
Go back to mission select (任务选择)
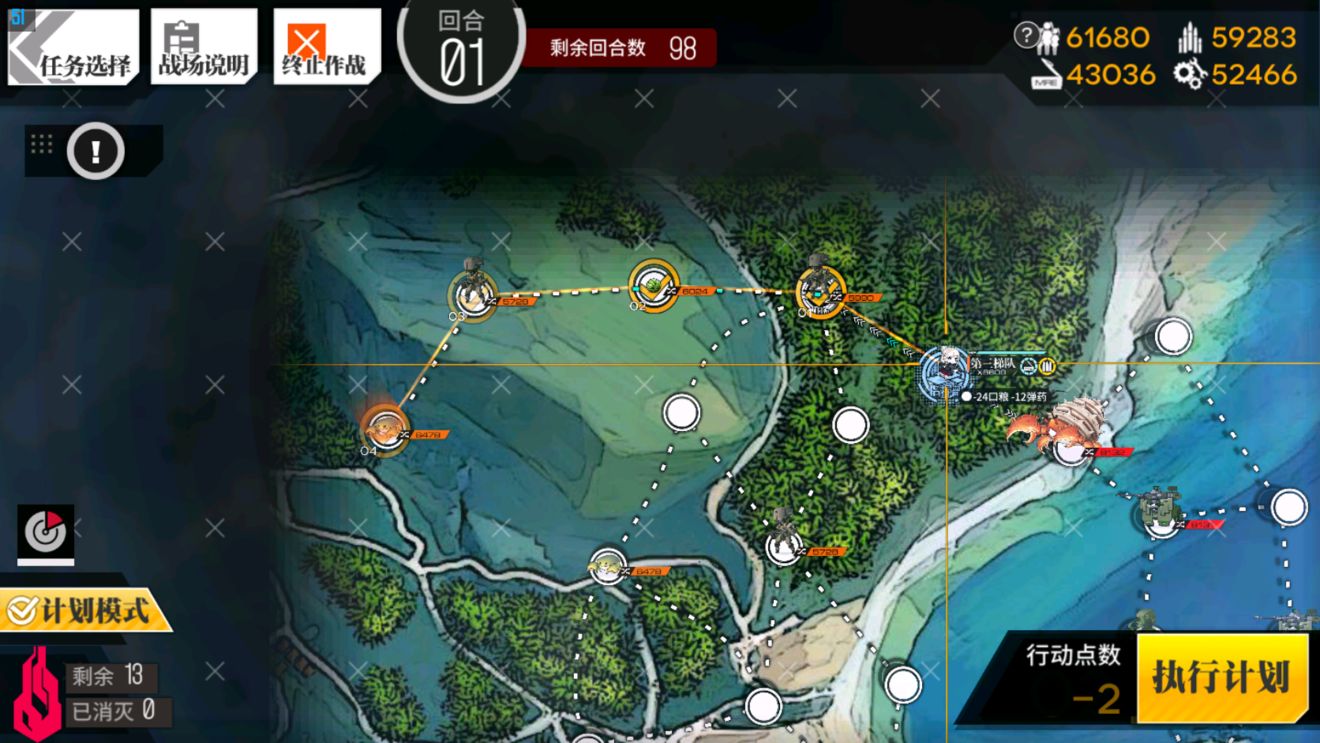(73, 49)
